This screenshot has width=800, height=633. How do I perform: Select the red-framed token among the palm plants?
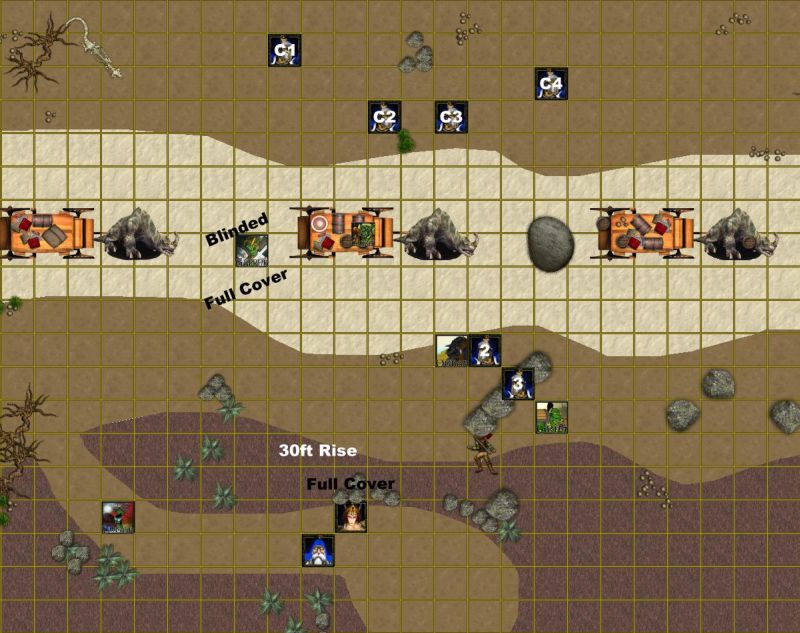(x=118, y=517)
